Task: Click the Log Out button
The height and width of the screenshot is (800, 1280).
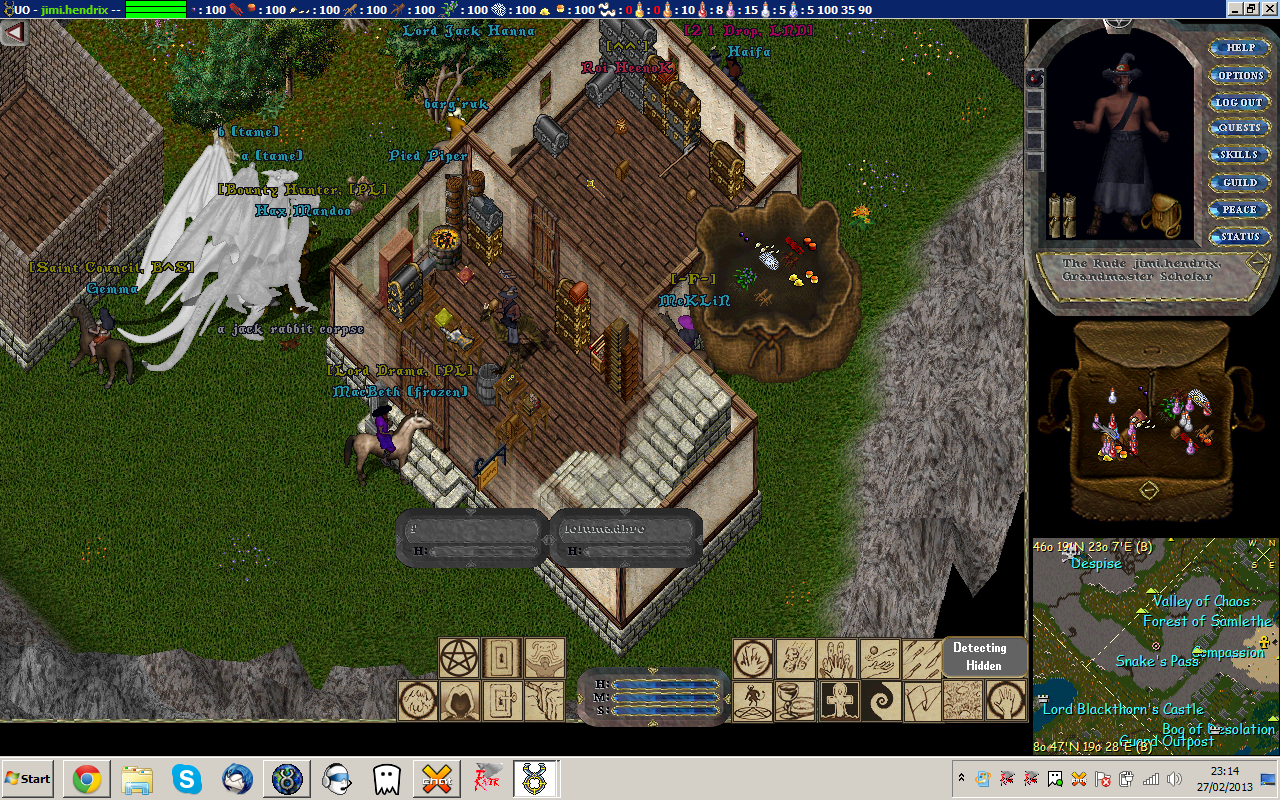Action: [x=1240, y=102]
